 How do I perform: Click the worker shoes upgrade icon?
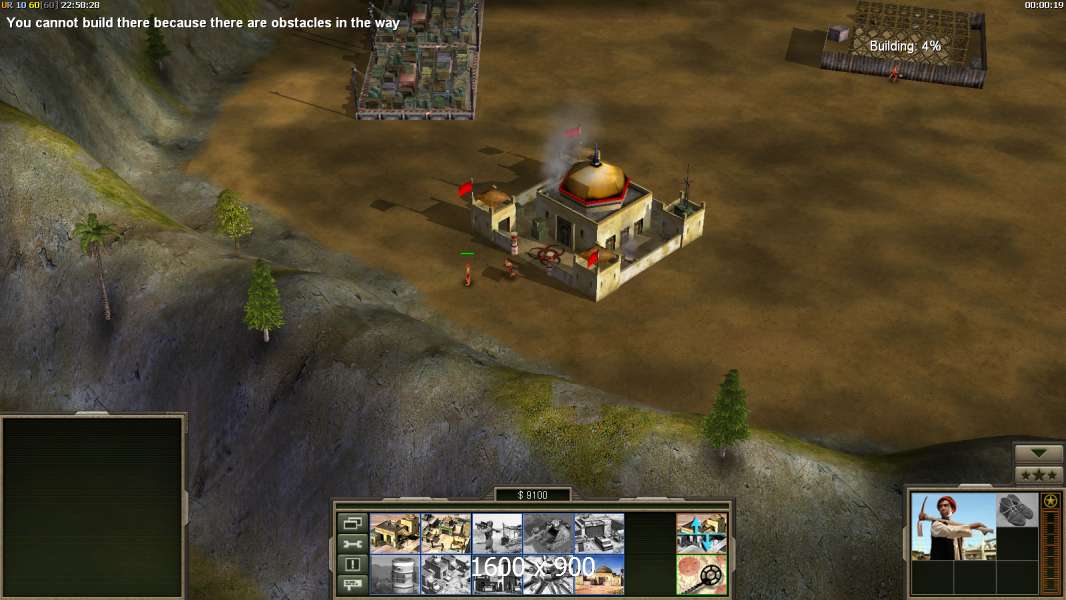point(1017,510)
